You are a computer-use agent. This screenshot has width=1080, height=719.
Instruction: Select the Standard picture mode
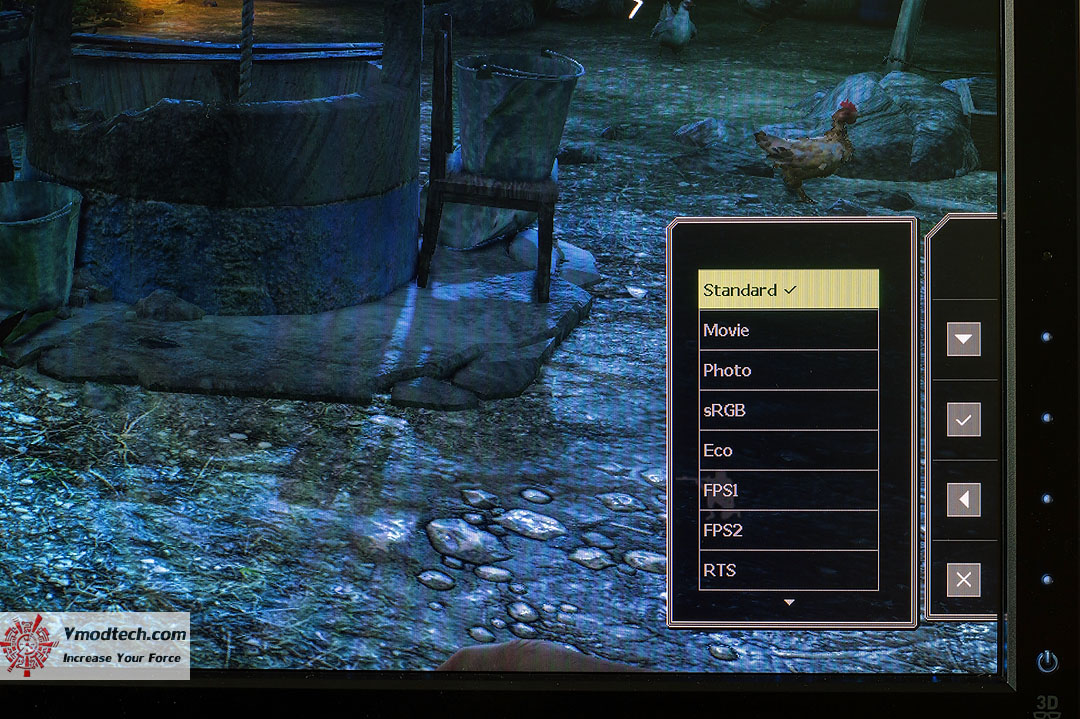click(788, 290)
